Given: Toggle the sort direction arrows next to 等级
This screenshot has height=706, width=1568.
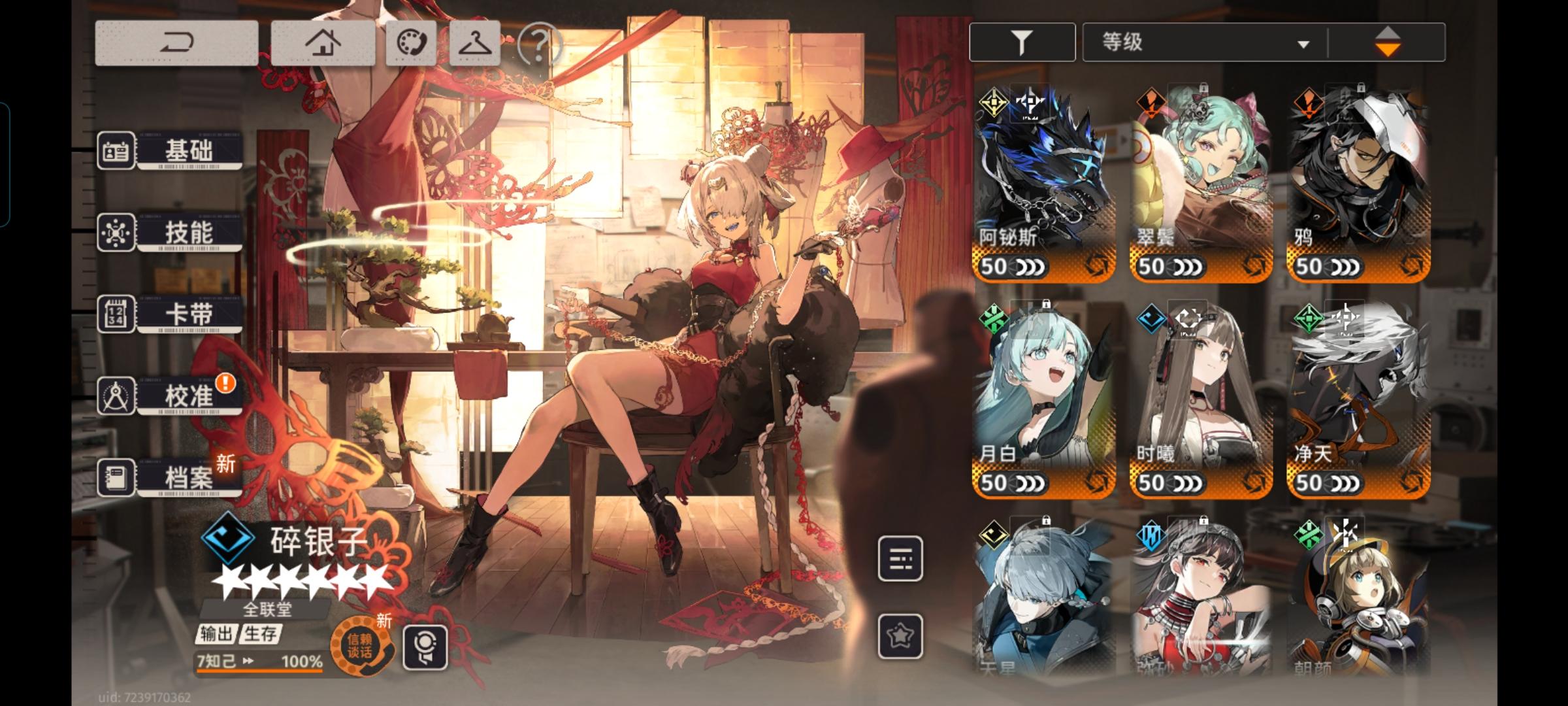Looking at the screenshot, I should (x=1389, y=41).
